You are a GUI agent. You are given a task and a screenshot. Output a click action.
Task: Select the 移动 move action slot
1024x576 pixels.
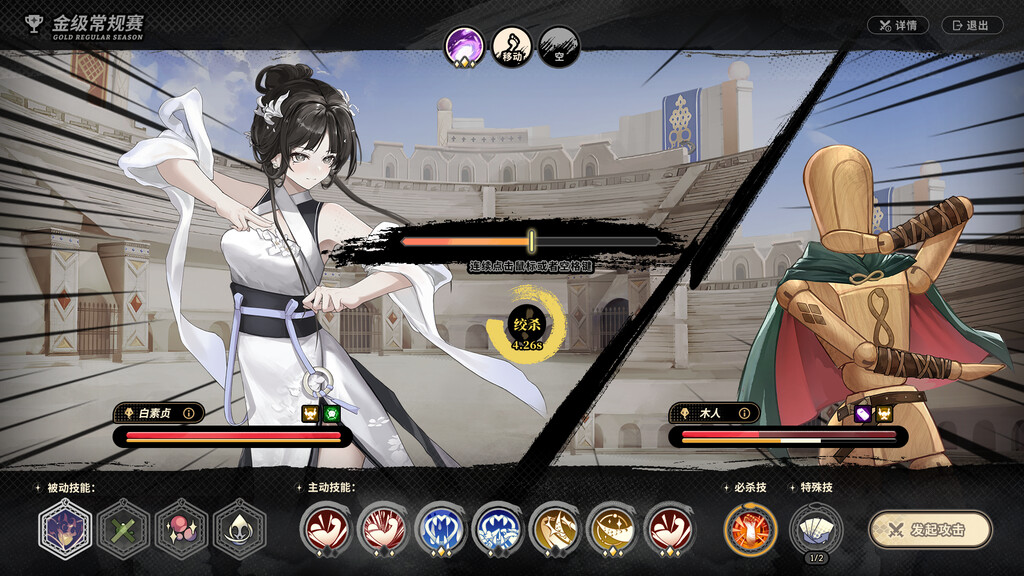tap(512, 47)
